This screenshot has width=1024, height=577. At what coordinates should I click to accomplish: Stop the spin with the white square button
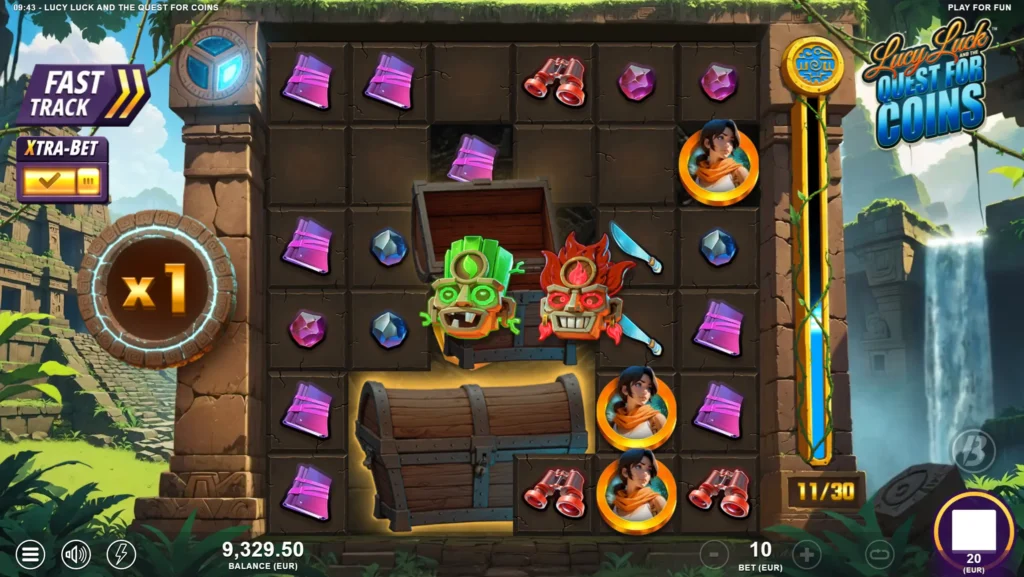click(x=973, y=531)
